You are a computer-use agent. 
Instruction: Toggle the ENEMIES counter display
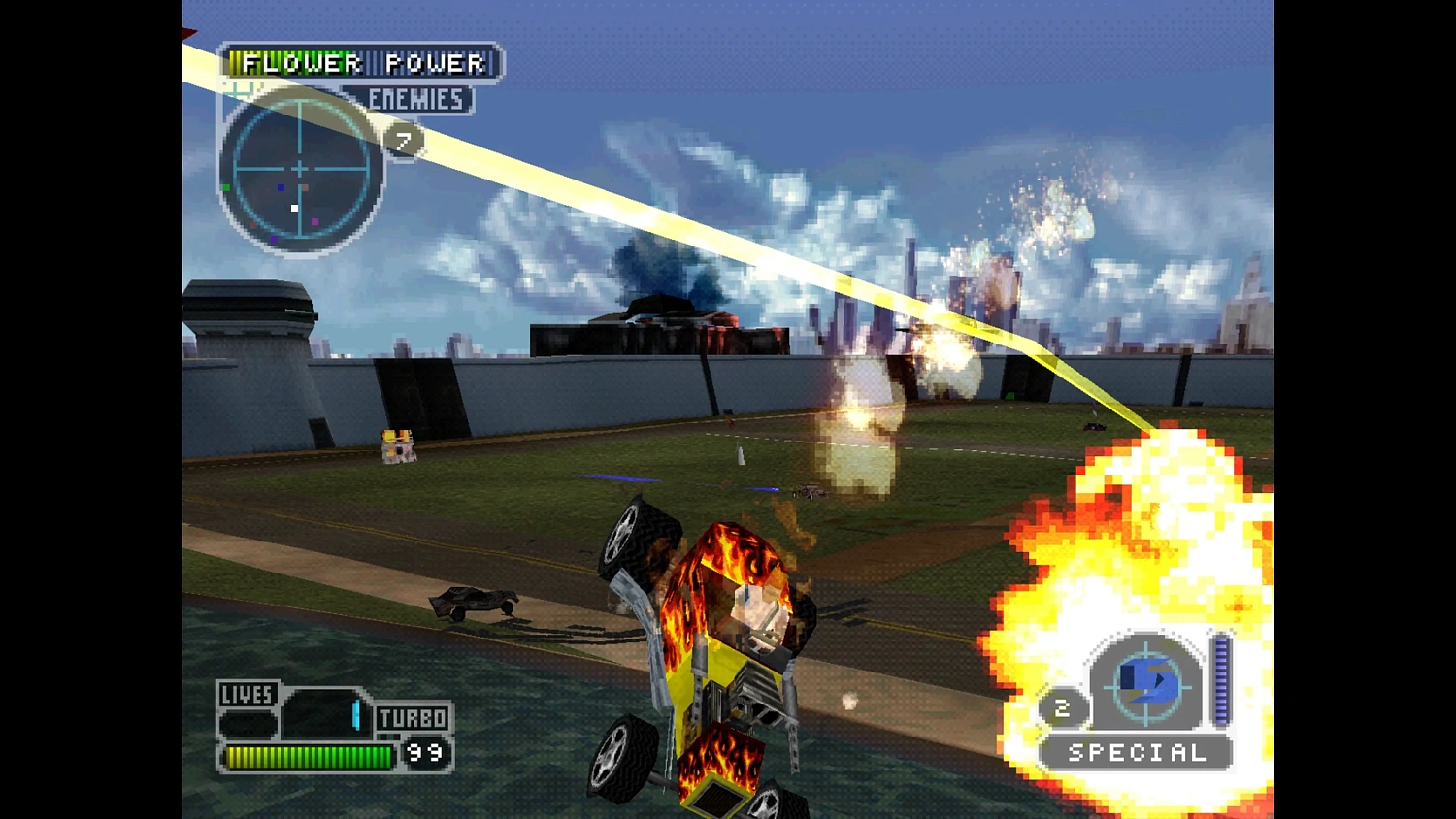pyautogui.click(x=415, y=100)
